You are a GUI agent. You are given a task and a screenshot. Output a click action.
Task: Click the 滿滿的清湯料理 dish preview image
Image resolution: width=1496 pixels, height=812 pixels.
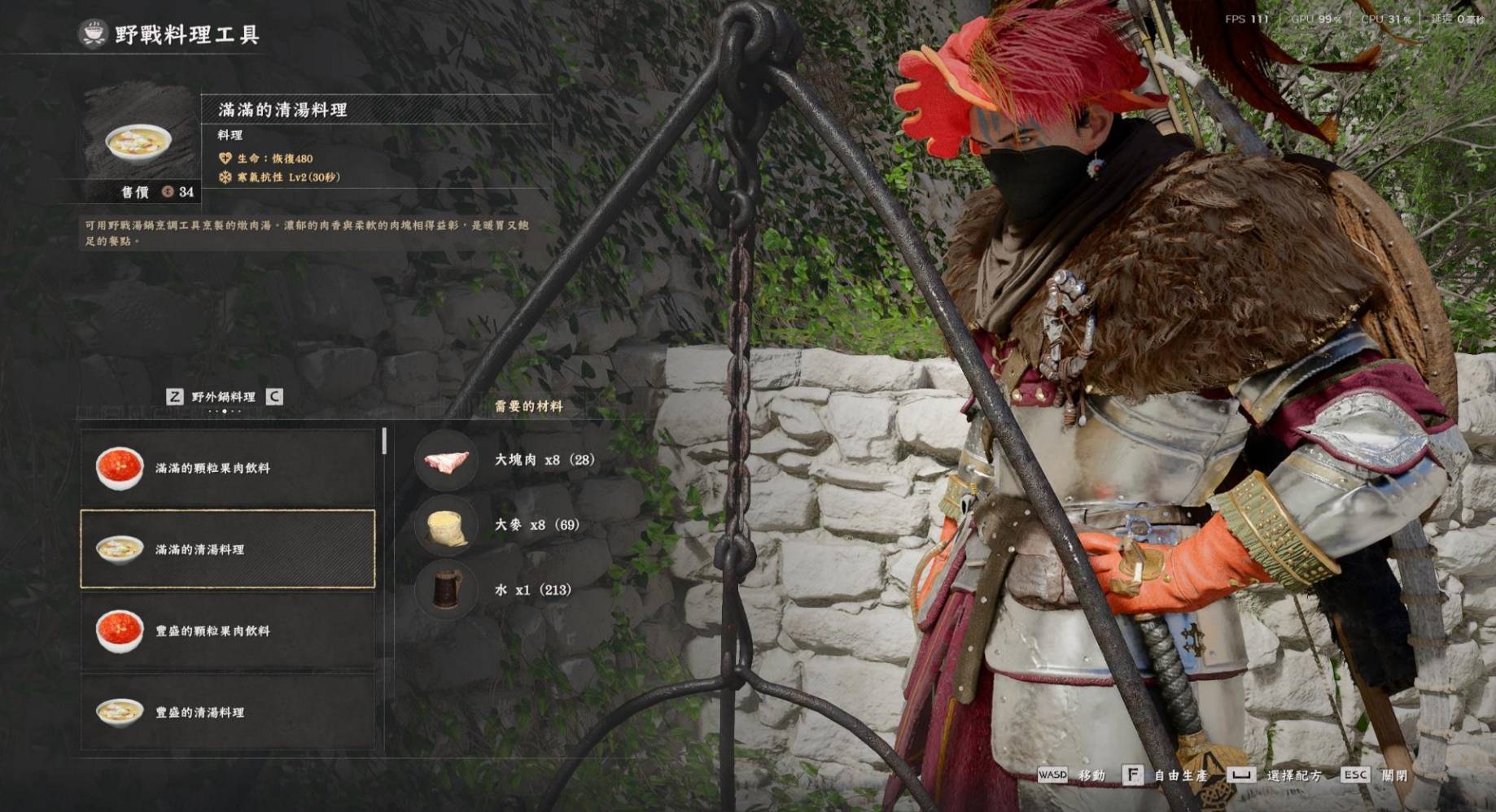tap(139, 142)
